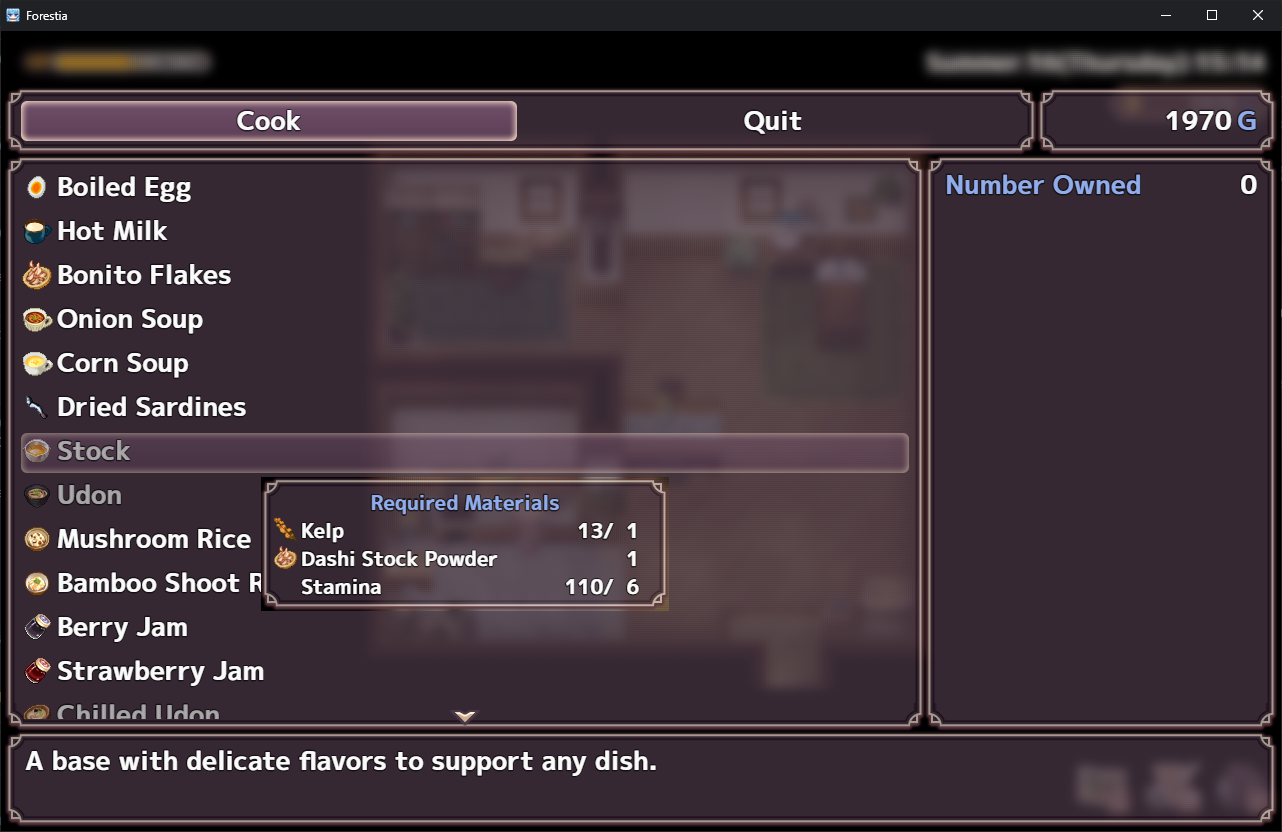Image resolution: width=1282 pixels, height=832 pixels.
Task: Select the Dried Sardines recipe
Action: 151,407
